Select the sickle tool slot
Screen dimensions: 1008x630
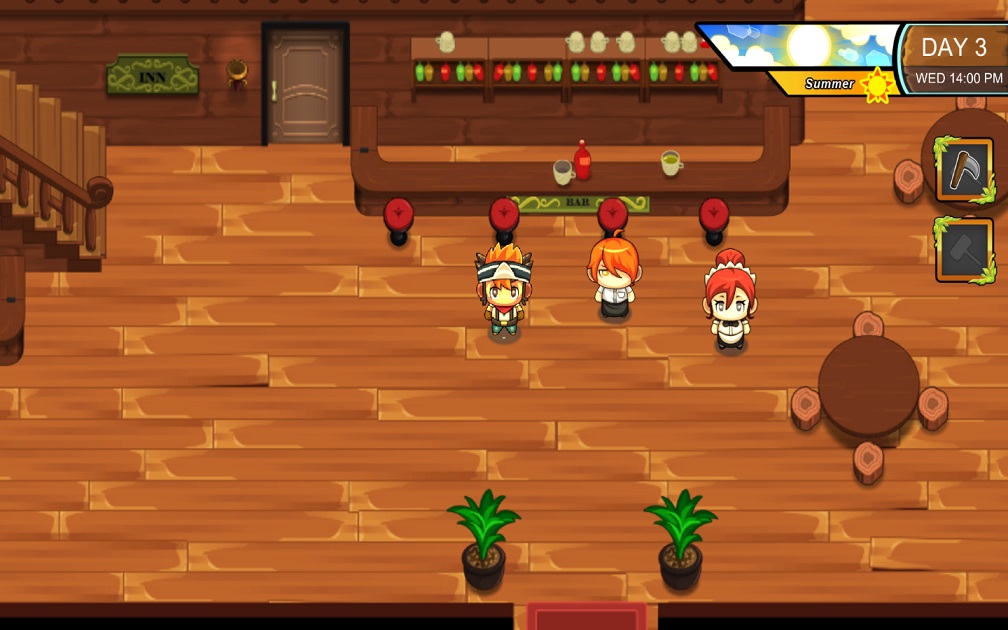click(x=964, y=170)
